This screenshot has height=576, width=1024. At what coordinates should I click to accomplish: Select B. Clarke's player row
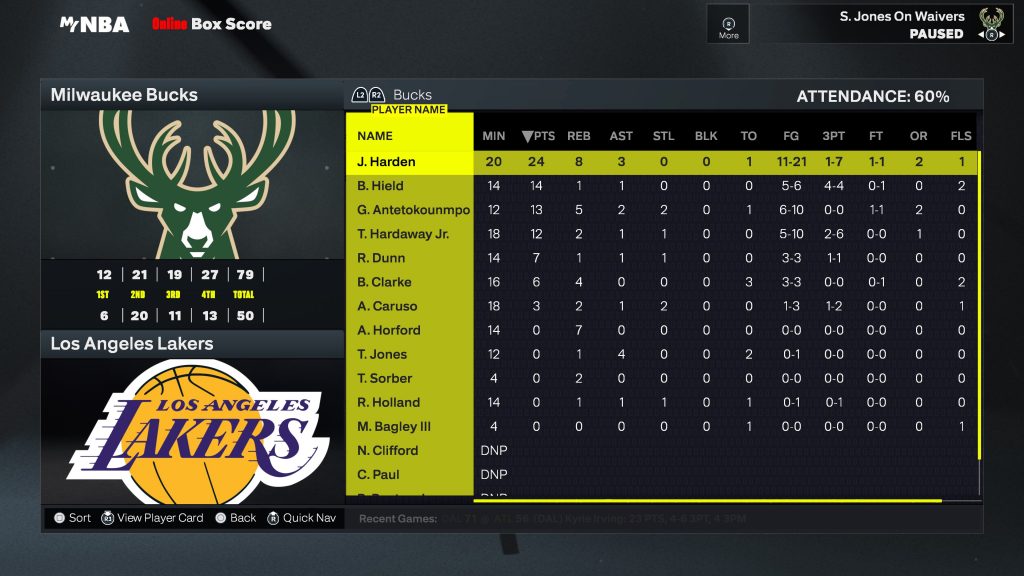pos(383,282)
